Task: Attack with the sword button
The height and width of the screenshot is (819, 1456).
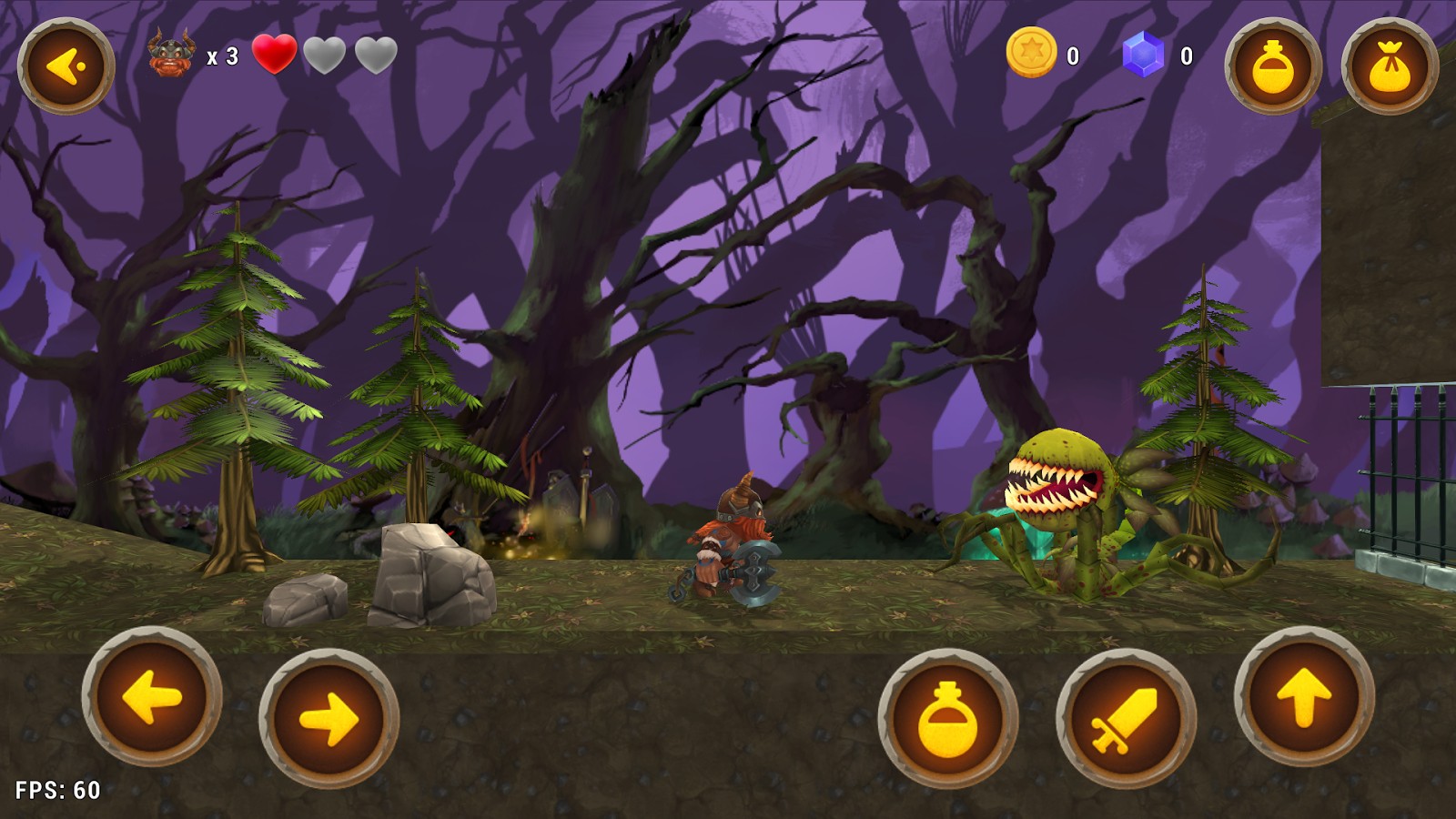Action: click(1126, 719)
